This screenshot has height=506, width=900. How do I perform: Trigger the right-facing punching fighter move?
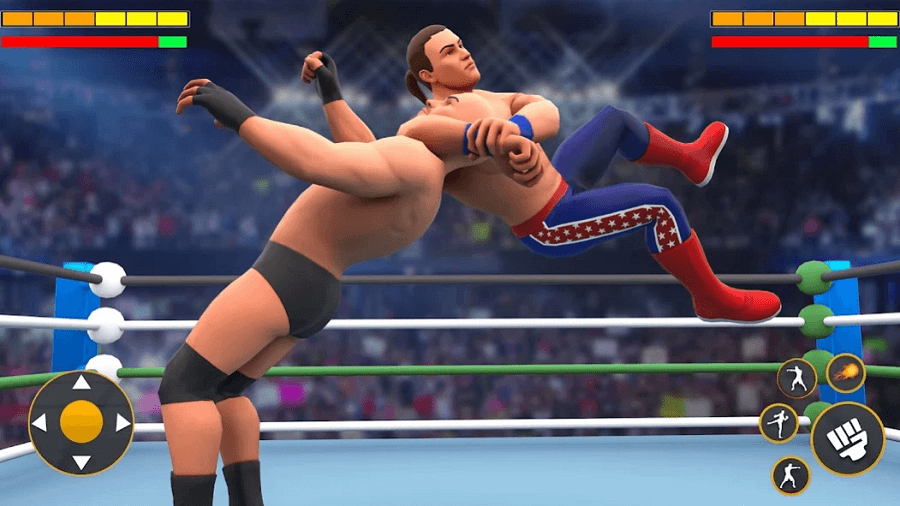coord(791,475)
